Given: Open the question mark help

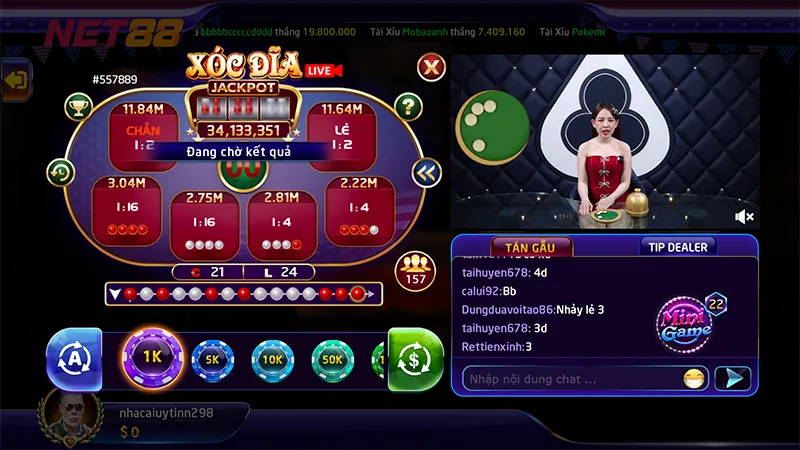Looking at the screenshot, I should (x=408, y=106).
